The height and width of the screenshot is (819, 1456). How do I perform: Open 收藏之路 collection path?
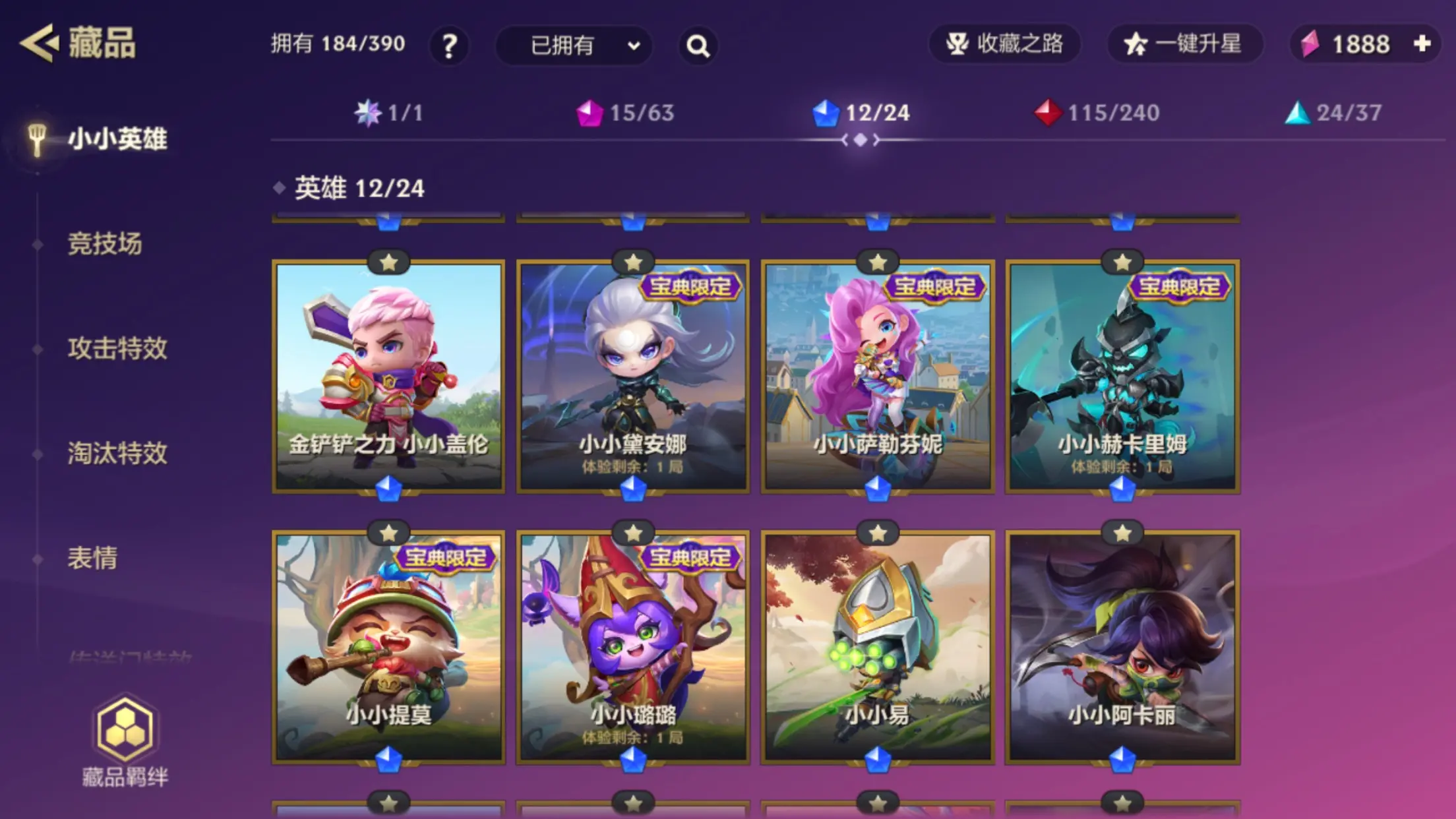1004,44
